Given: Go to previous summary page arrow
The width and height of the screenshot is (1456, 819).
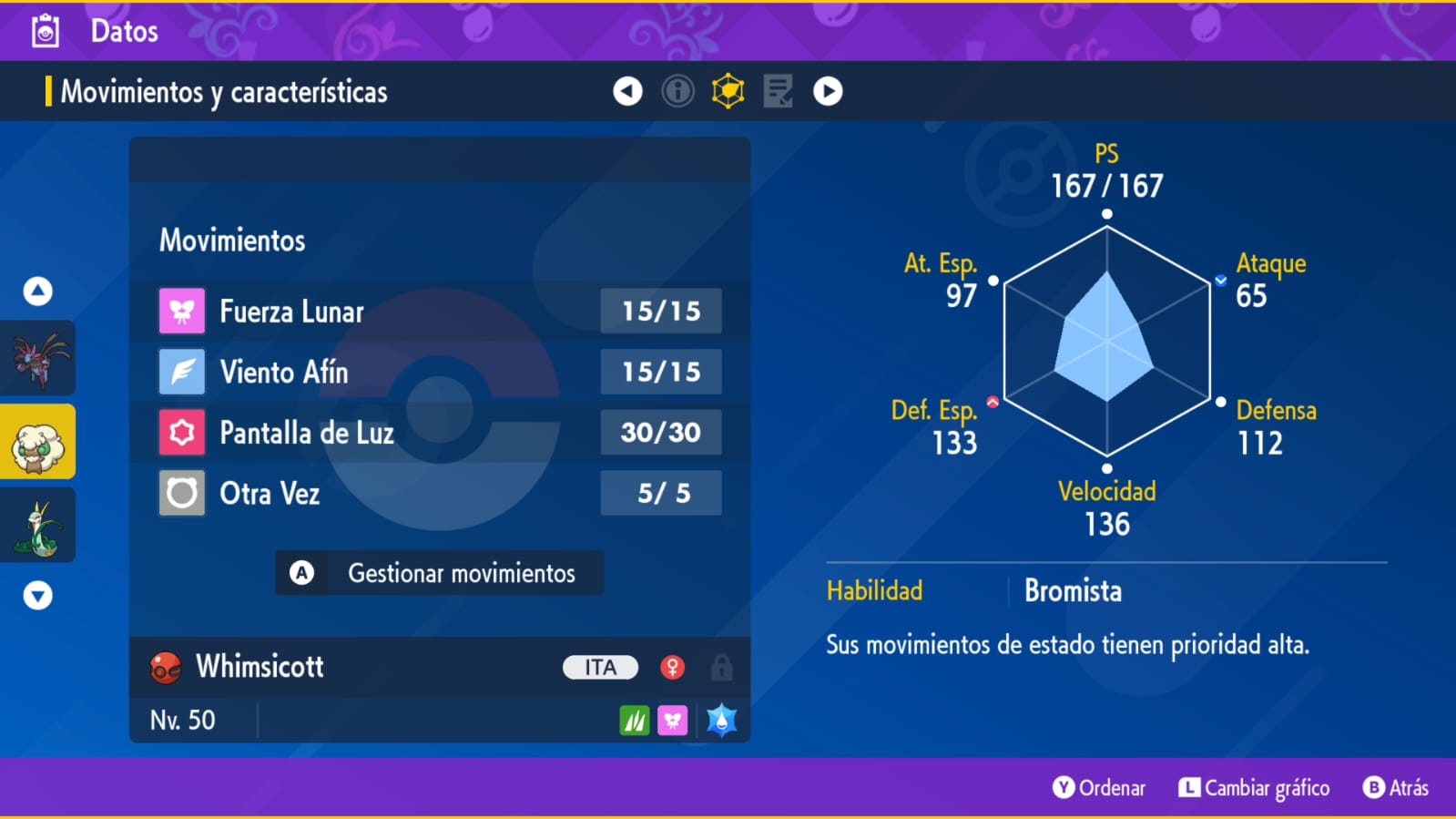Looking at the screenshot, I should pyautogui.click(x=627, y=91).
